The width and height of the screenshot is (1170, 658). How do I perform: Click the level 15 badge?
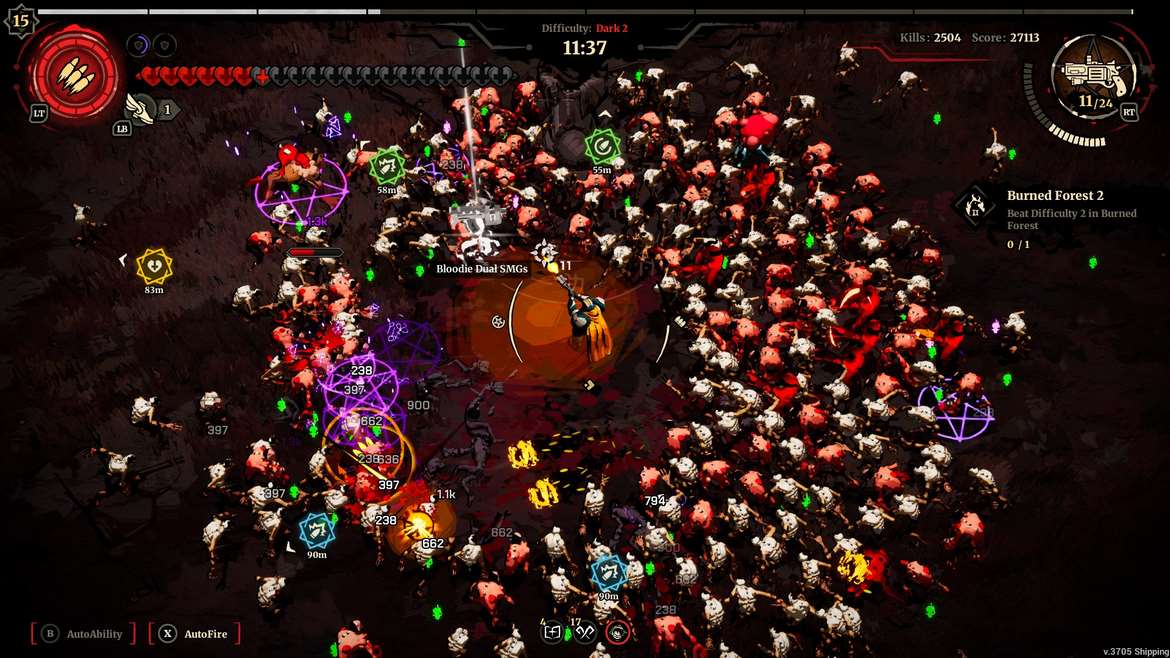[21, 20]
